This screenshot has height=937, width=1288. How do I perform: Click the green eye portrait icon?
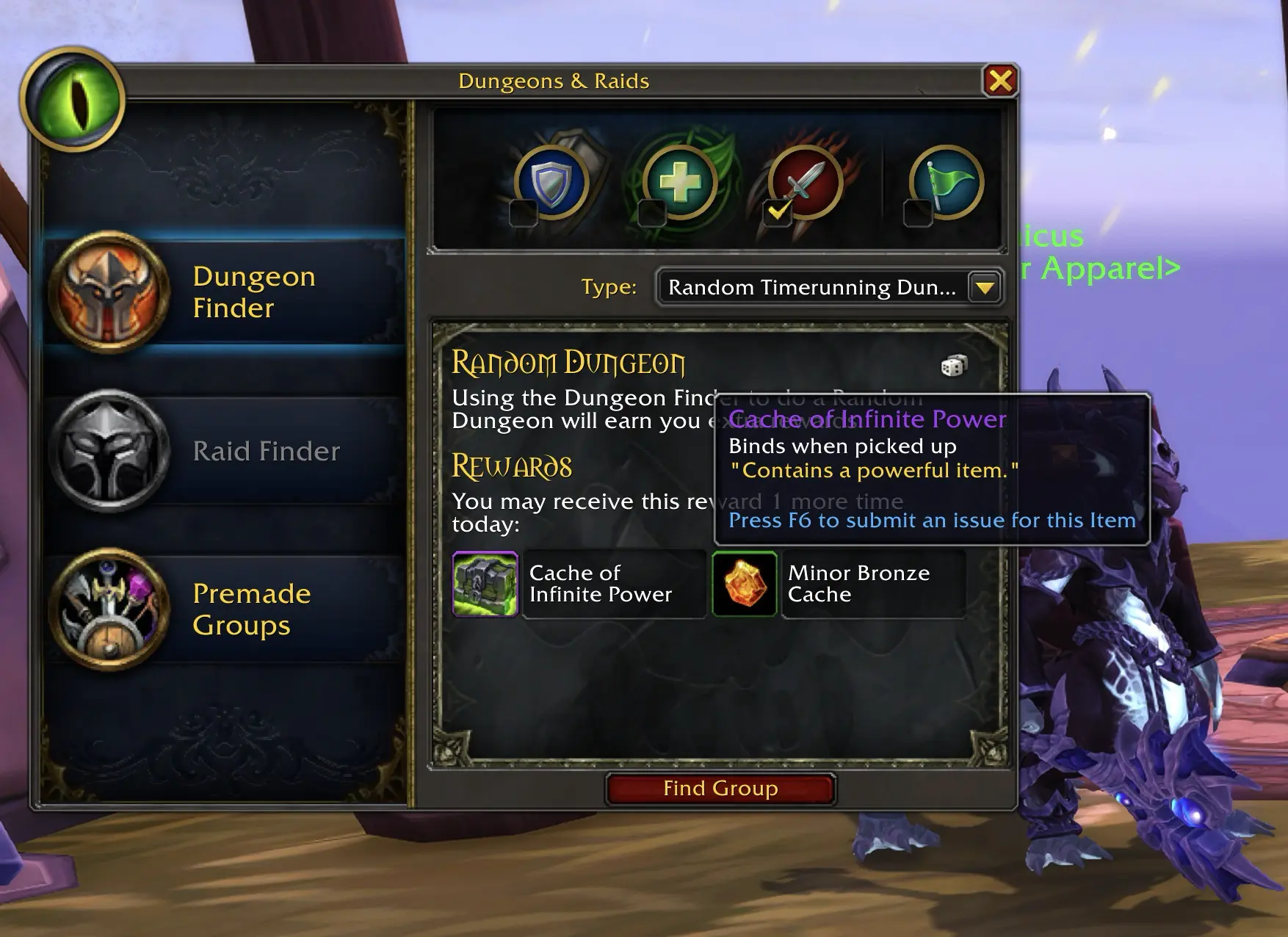pos(73,99)
